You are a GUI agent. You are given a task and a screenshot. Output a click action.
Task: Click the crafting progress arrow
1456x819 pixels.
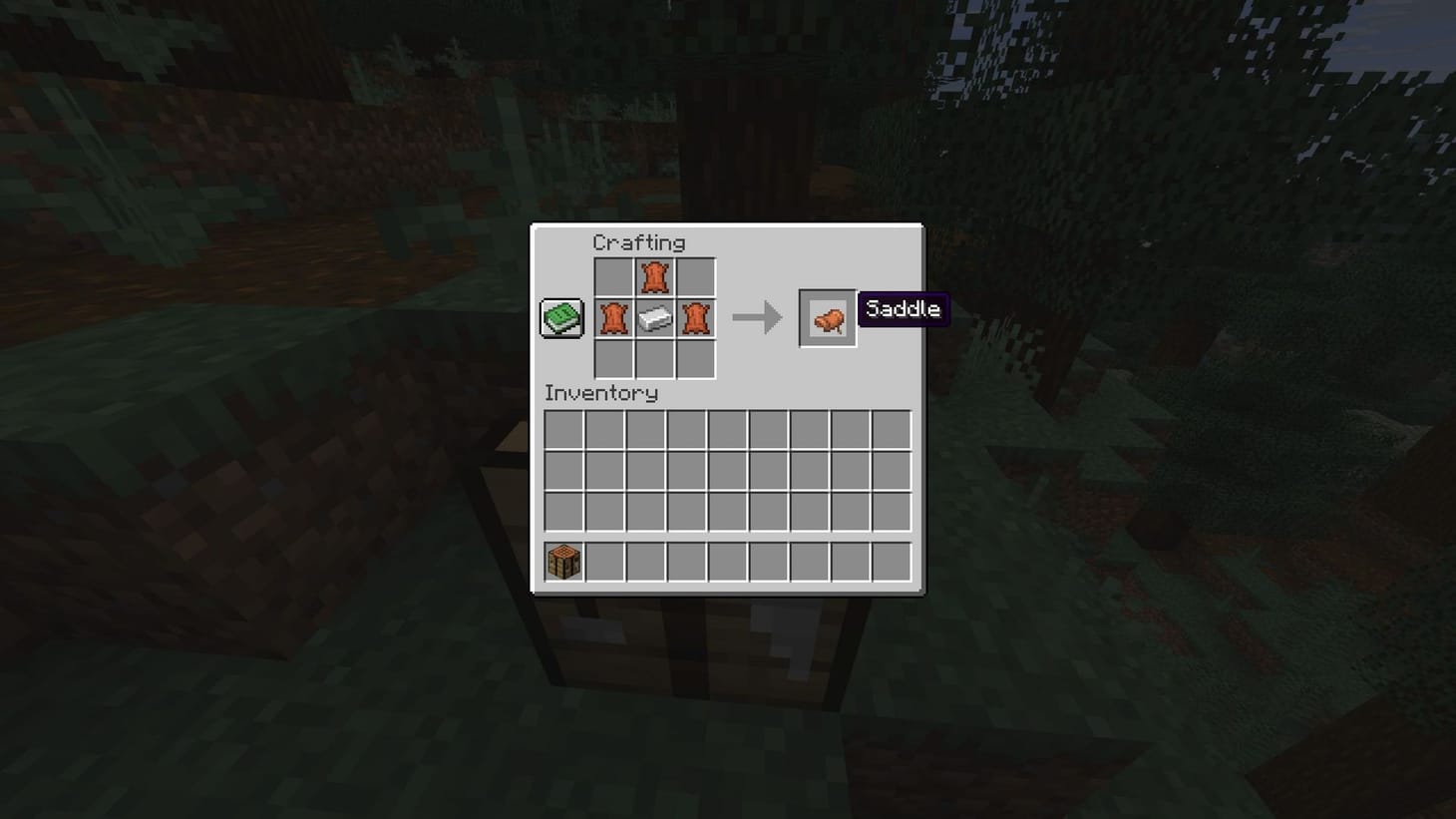pos(756,317)
